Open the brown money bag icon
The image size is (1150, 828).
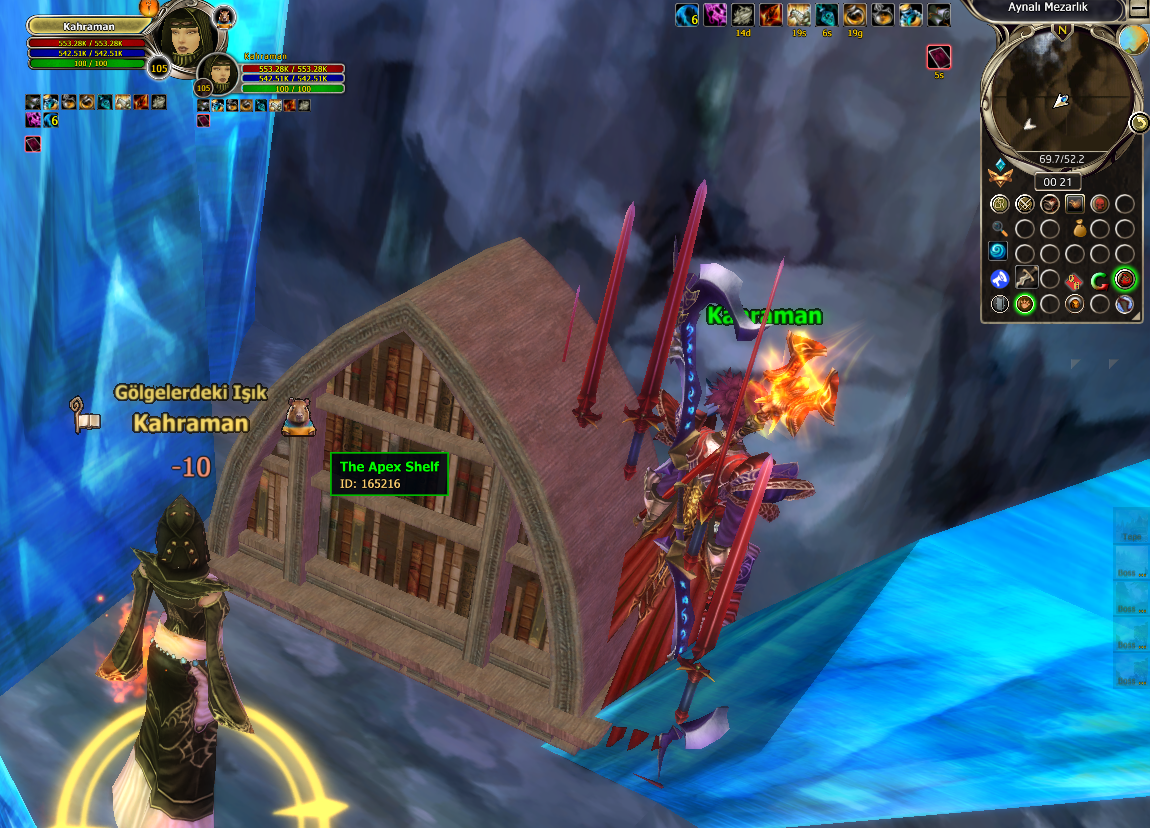[1081, 228]
